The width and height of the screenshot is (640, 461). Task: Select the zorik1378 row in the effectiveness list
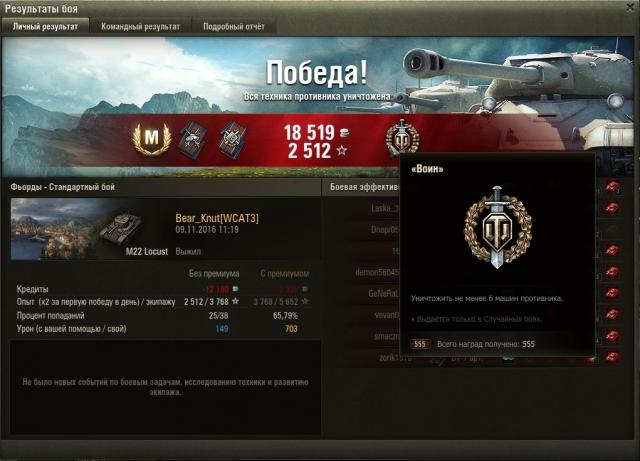pyautogui.click(x=362, y=357)
